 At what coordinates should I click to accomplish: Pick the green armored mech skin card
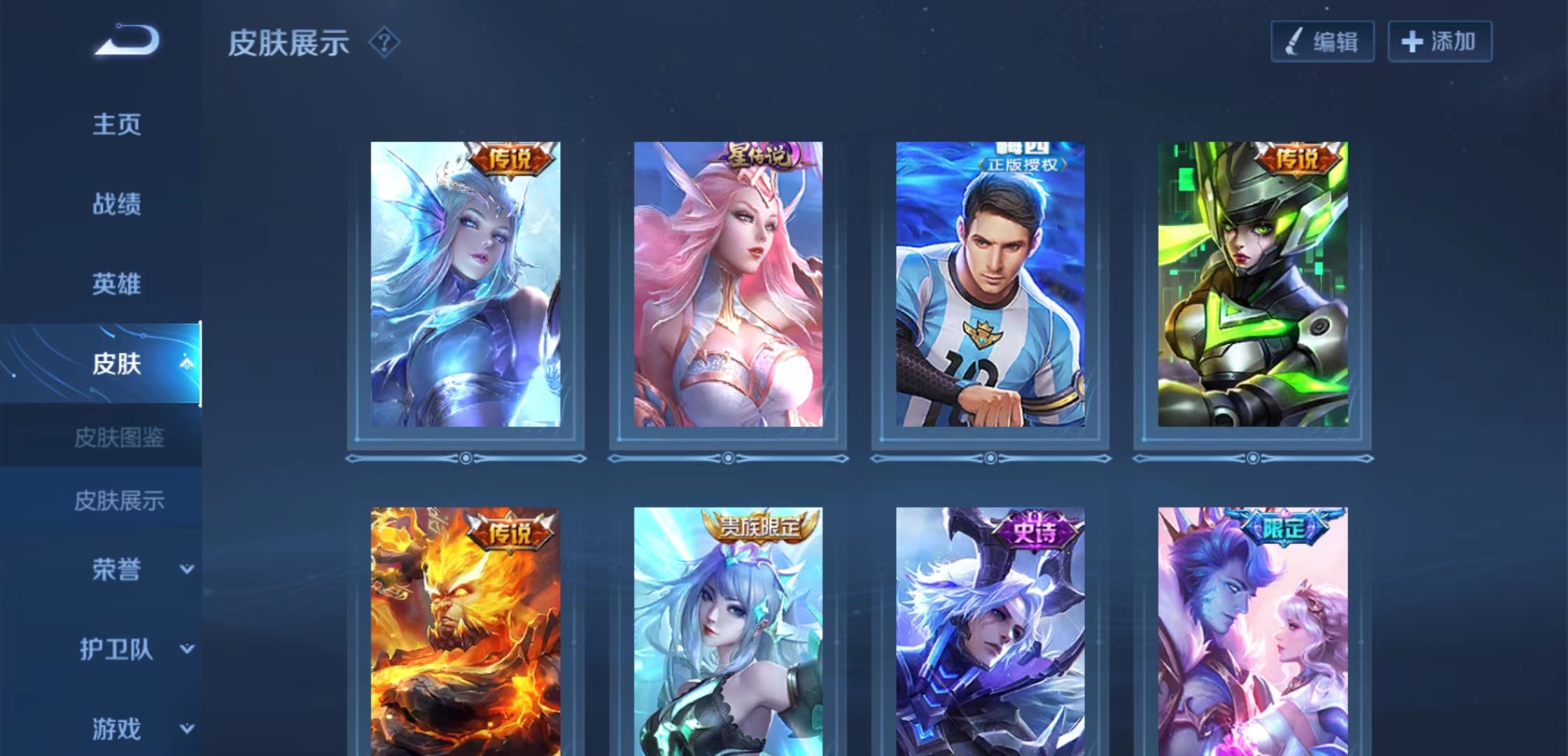coord(1252,284)
